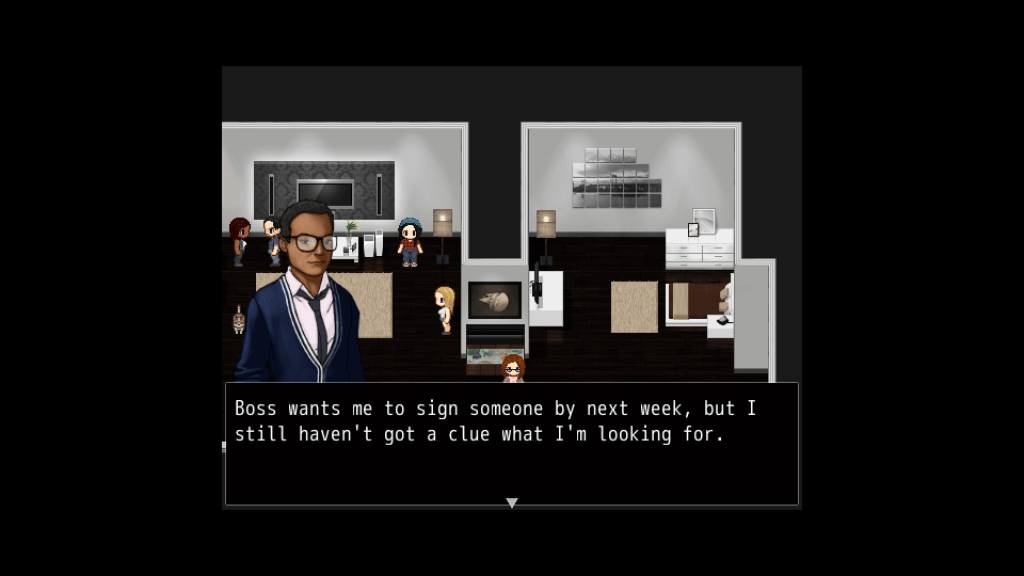Advance dialogue with the continue arrow

pyautogui.click(x=512, y=503)
